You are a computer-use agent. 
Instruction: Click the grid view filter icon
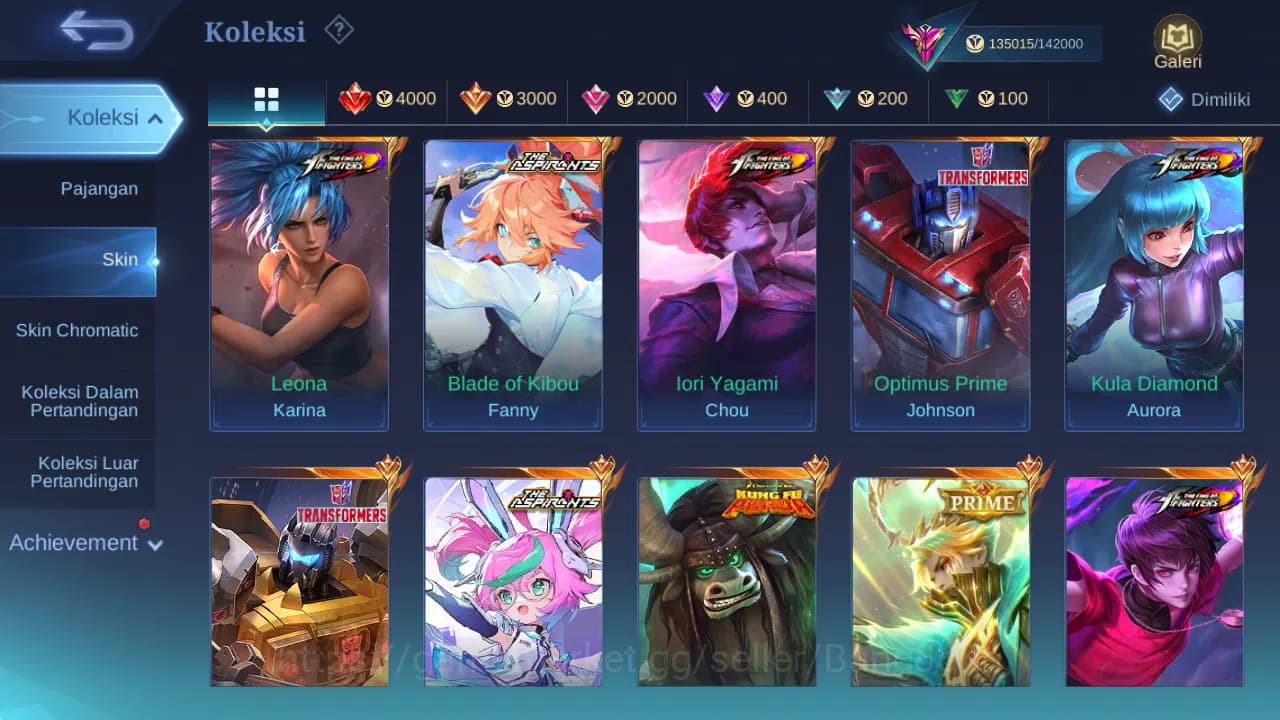[x=265, y=99]
